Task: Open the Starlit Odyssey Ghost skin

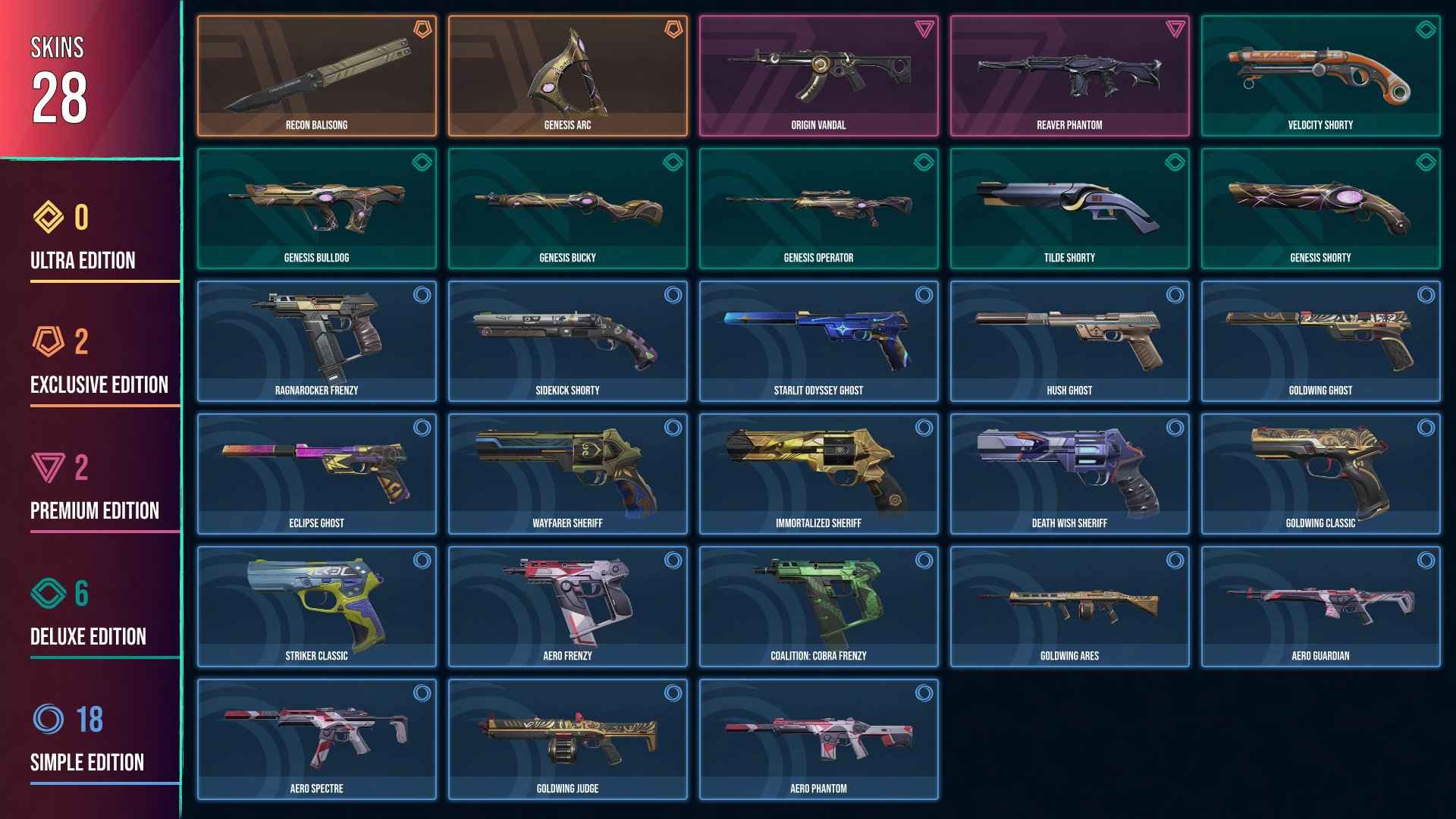Action: 819,339
